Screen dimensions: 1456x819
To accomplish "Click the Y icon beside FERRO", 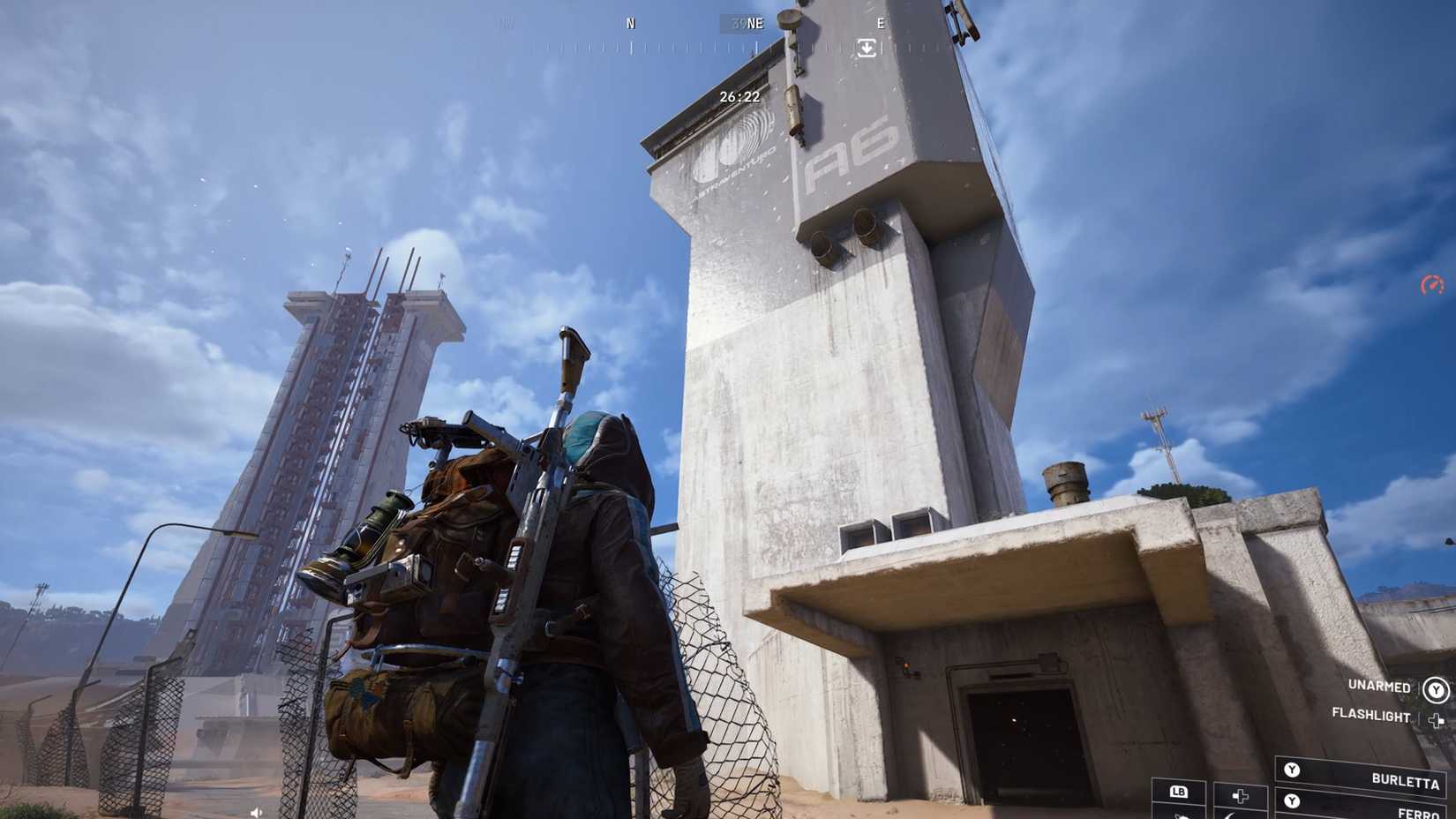I will coord(1292,800).
